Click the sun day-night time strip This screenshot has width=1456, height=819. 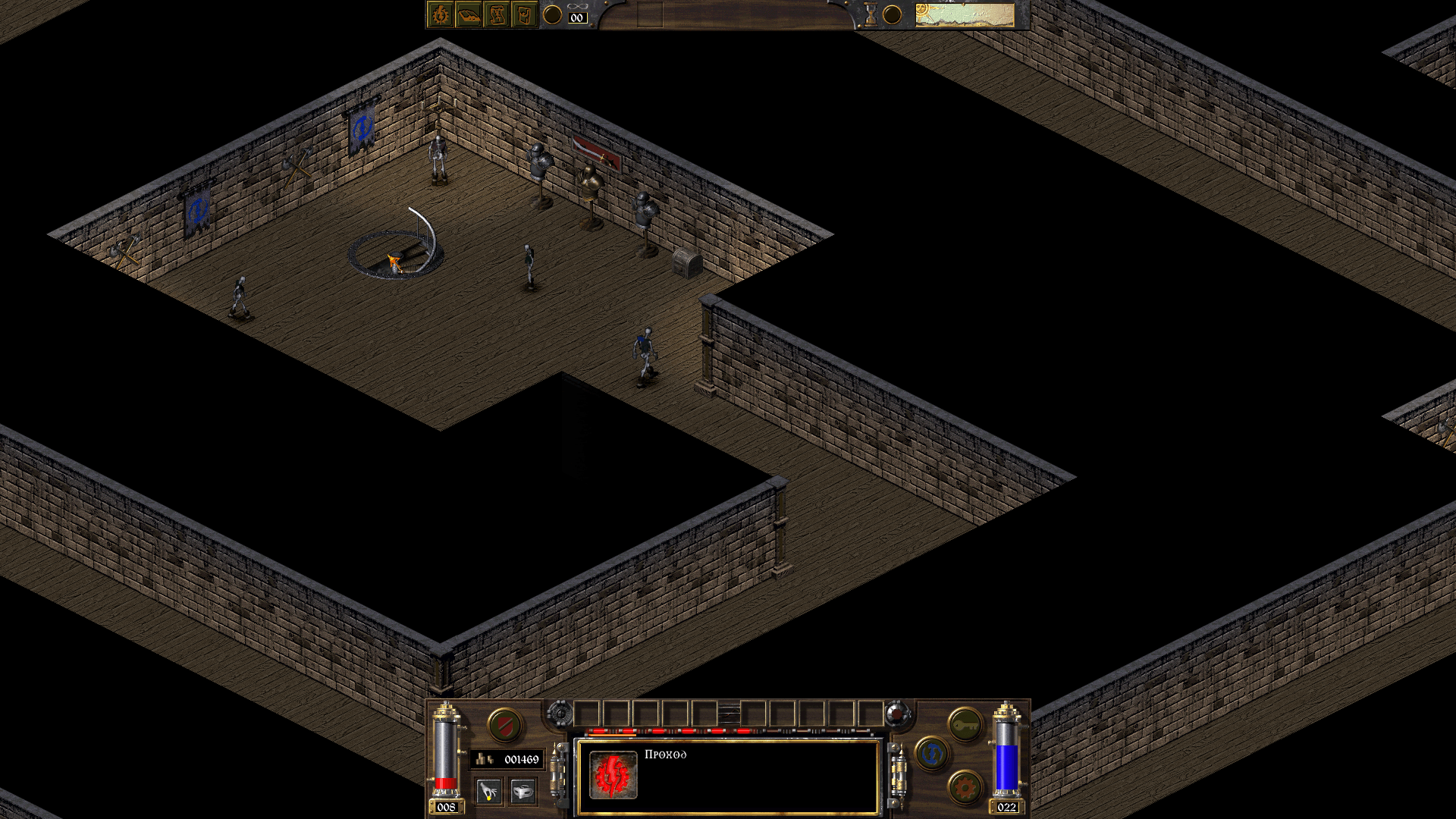click(964, 14)
